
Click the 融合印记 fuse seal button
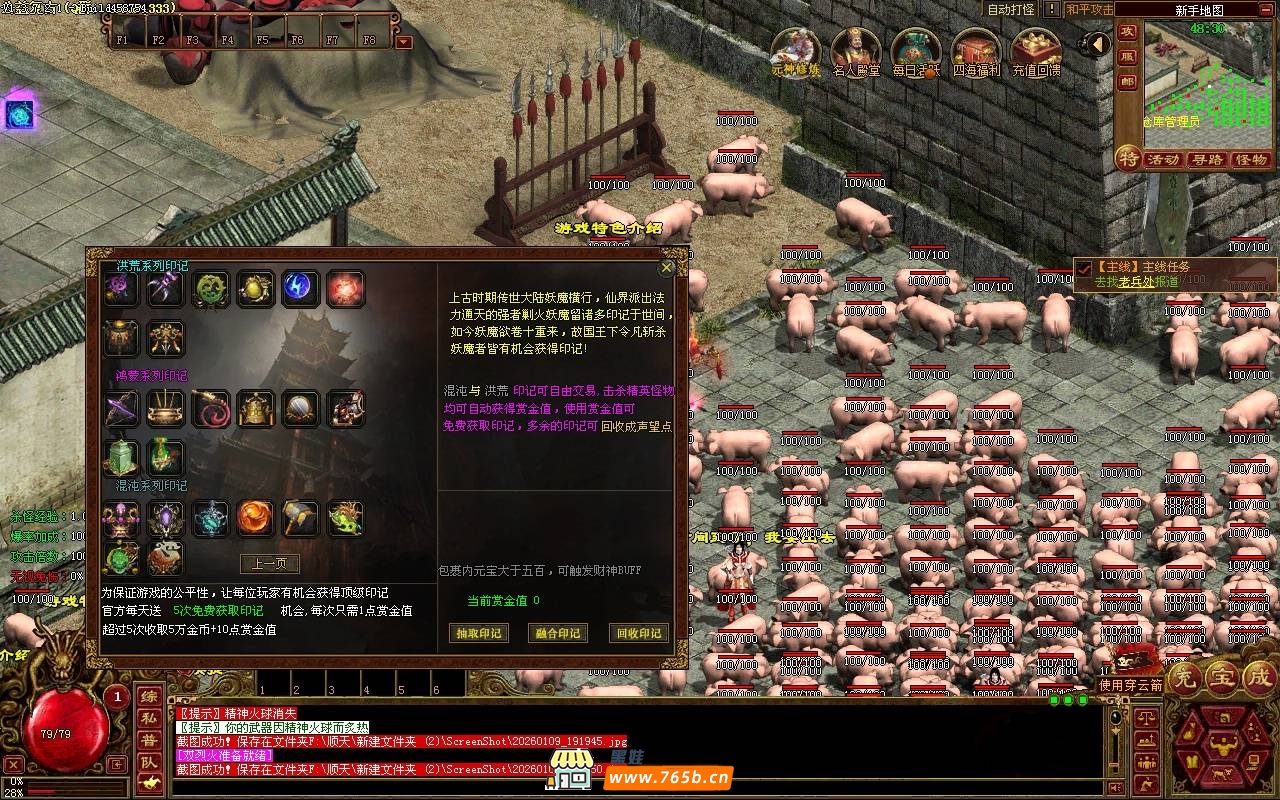pyautogui.click(x=558, y=633)
